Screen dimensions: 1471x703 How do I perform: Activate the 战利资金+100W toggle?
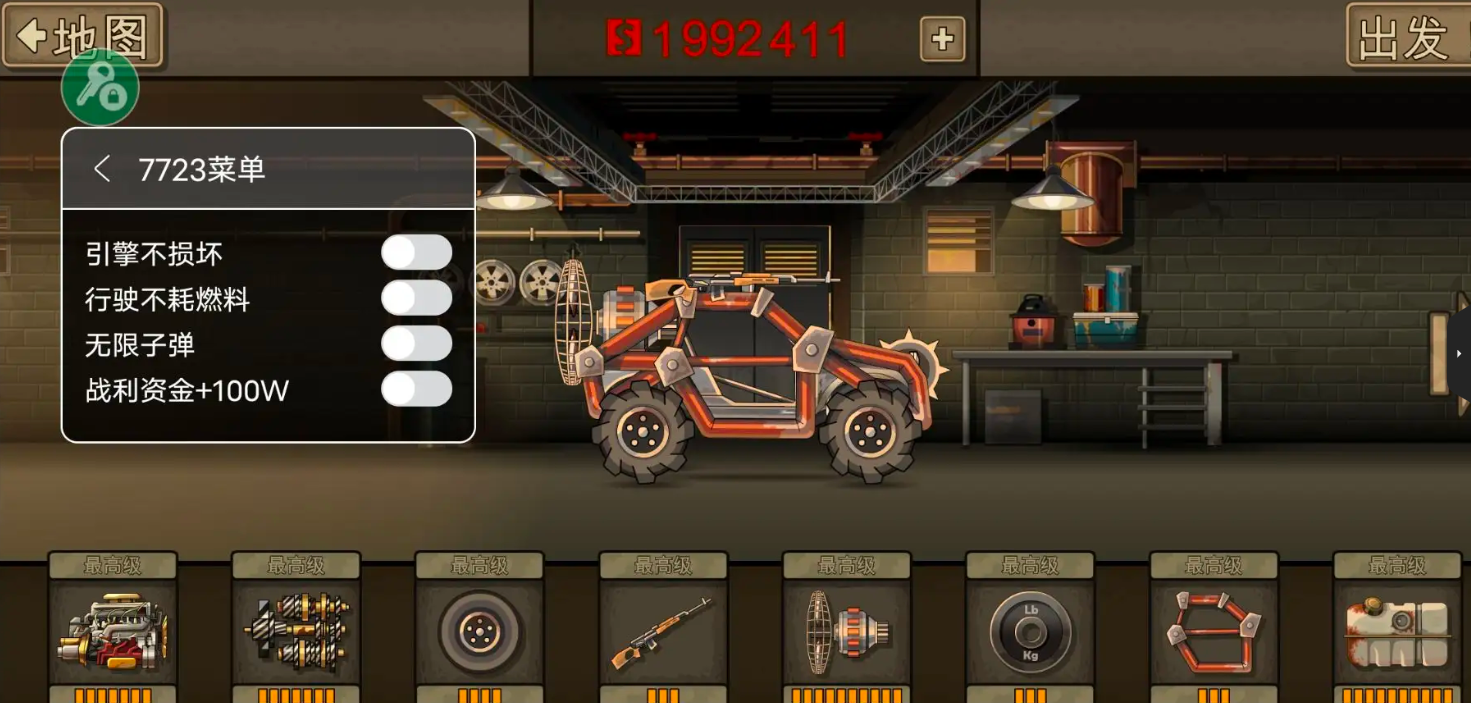point(416,389)
